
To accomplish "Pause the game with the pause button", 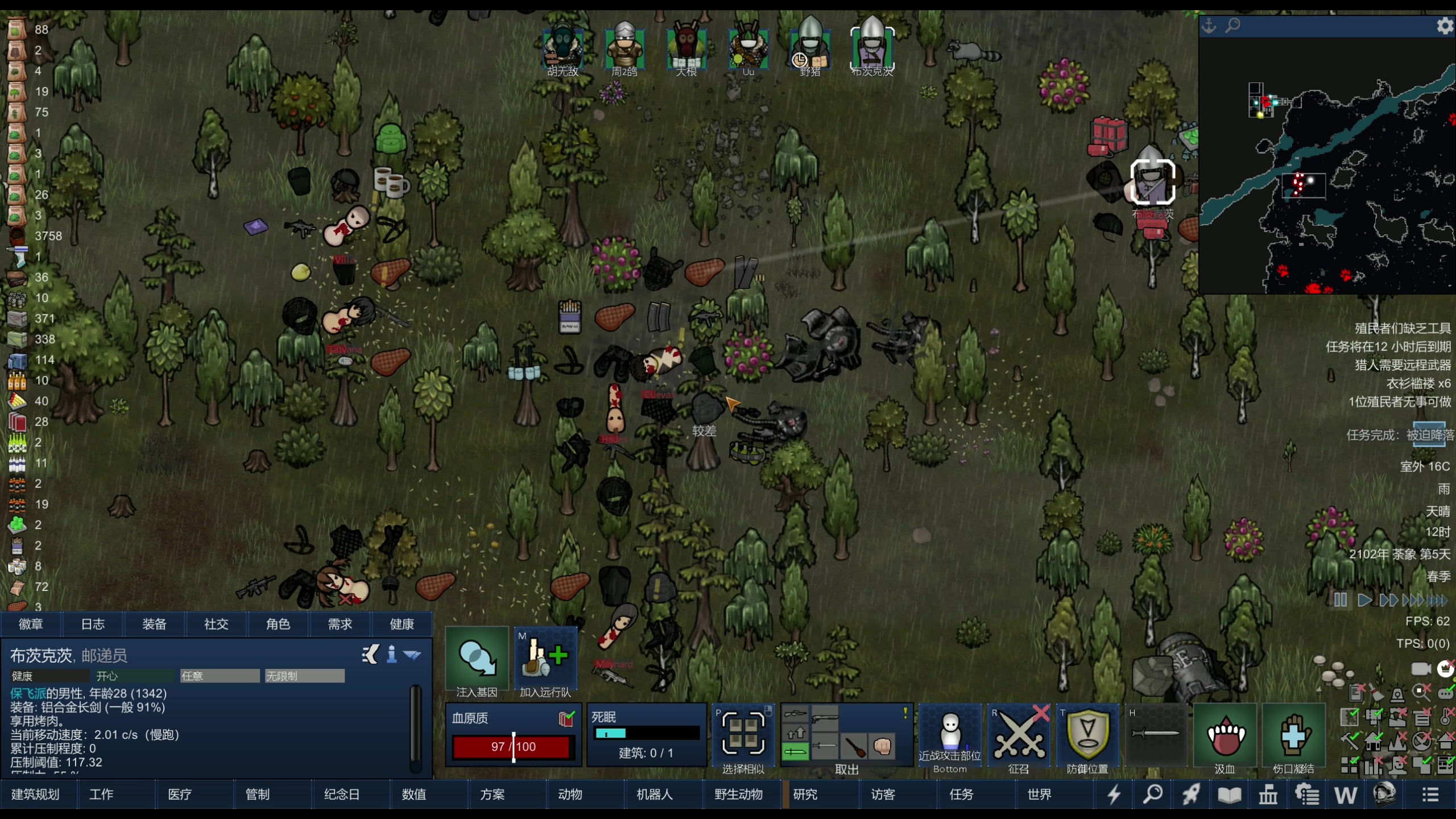I will (1340, 600).
